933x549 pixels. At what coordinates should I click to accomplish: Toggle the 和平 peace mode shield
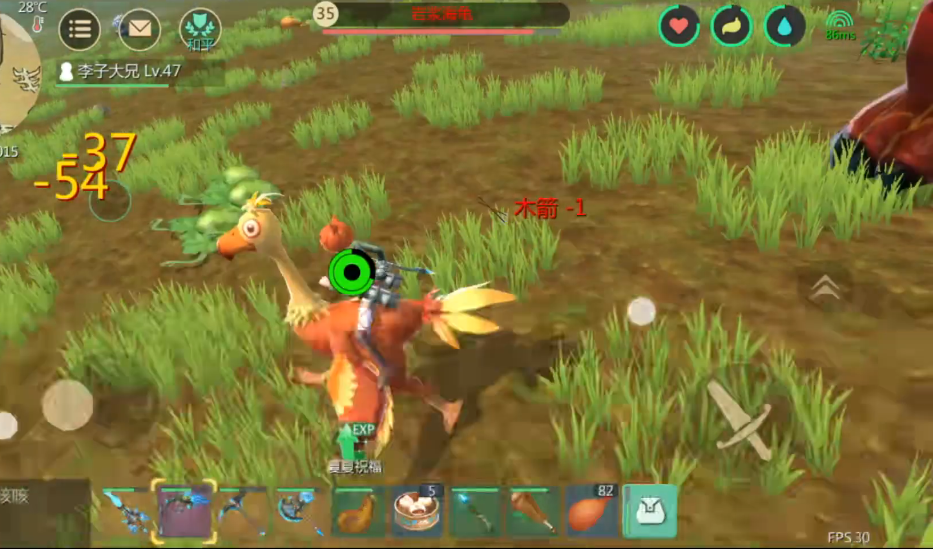(x=200, y=29)
